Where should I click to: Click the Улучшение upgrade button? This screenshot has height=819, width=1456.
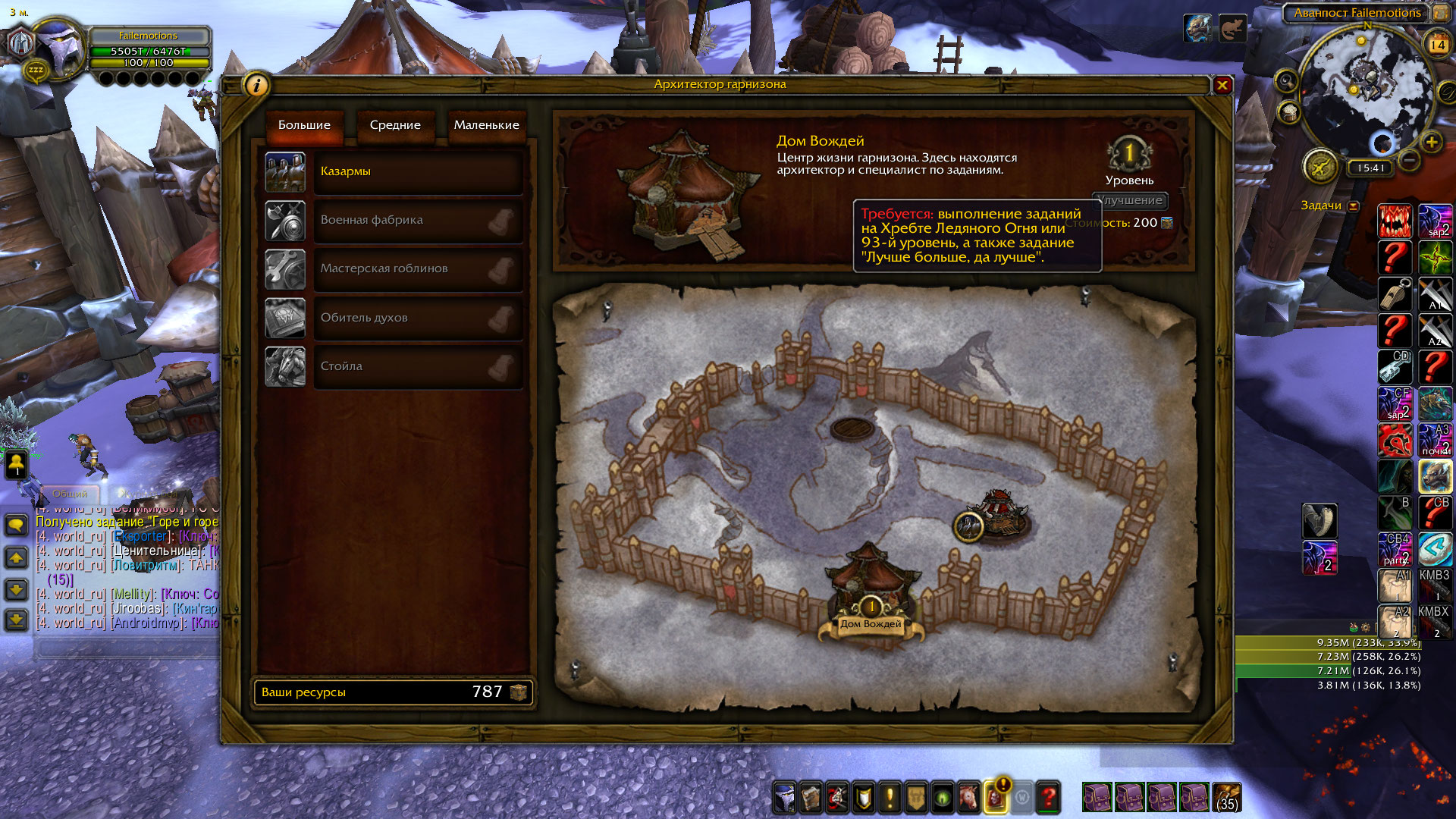[x=1129, y=200]
